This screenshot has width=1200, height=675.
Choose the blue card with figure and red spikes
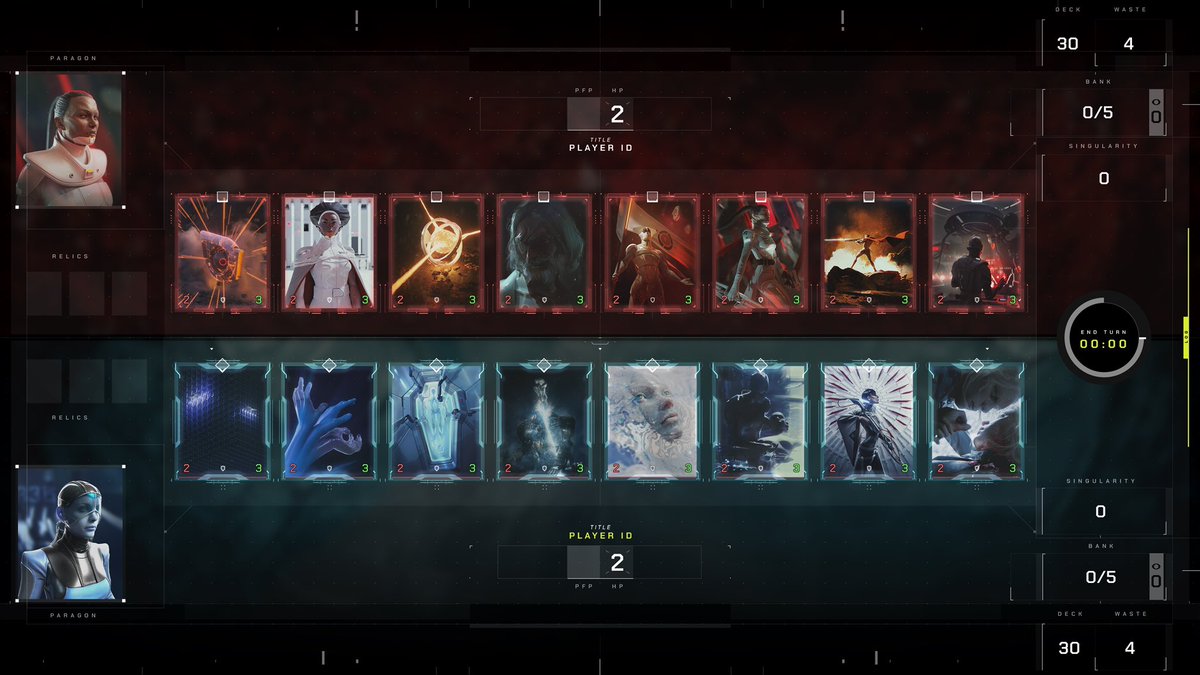click(869, 420)
